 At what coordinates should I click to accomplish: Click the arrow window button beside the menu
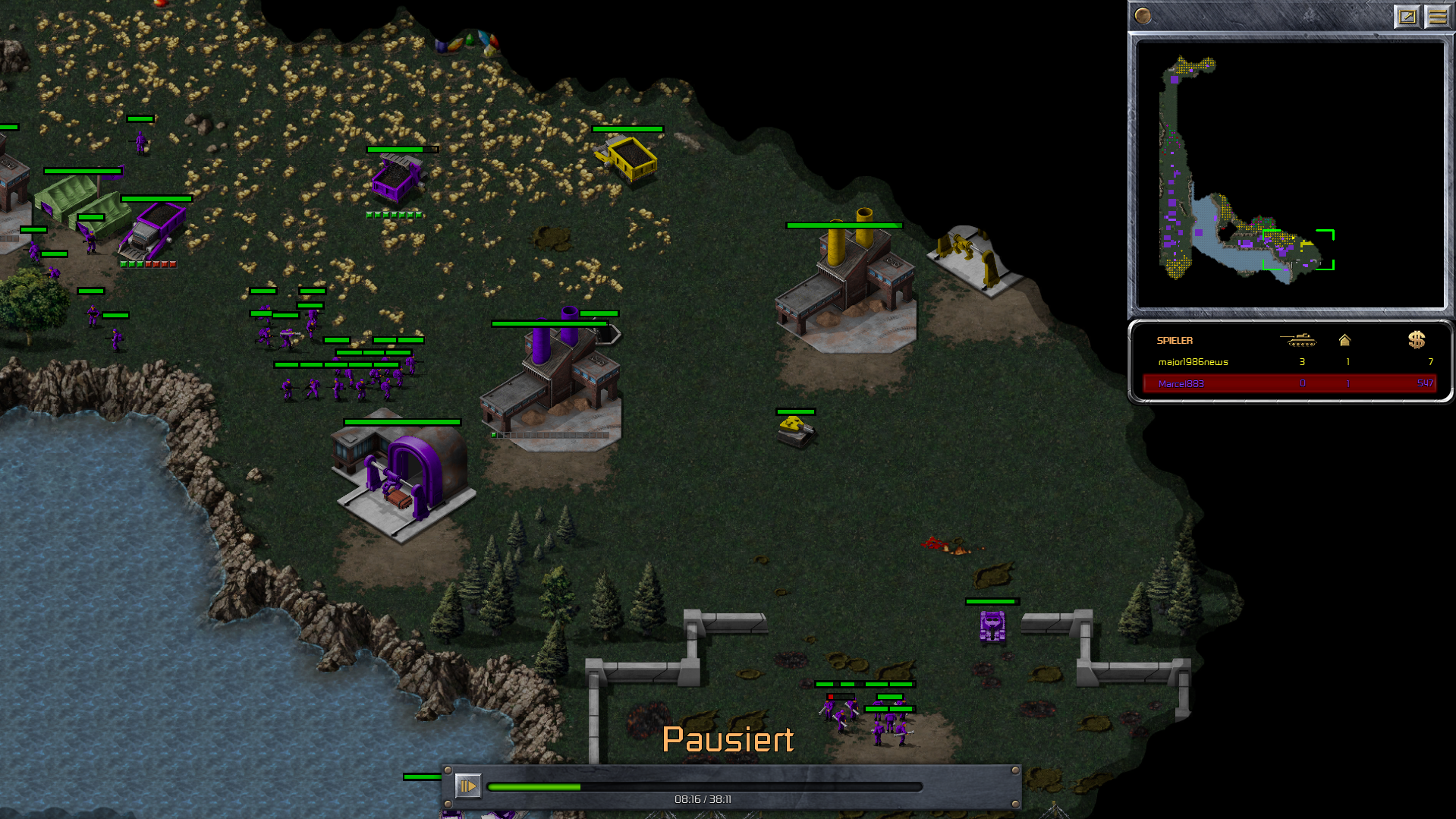coord(1407,16)
